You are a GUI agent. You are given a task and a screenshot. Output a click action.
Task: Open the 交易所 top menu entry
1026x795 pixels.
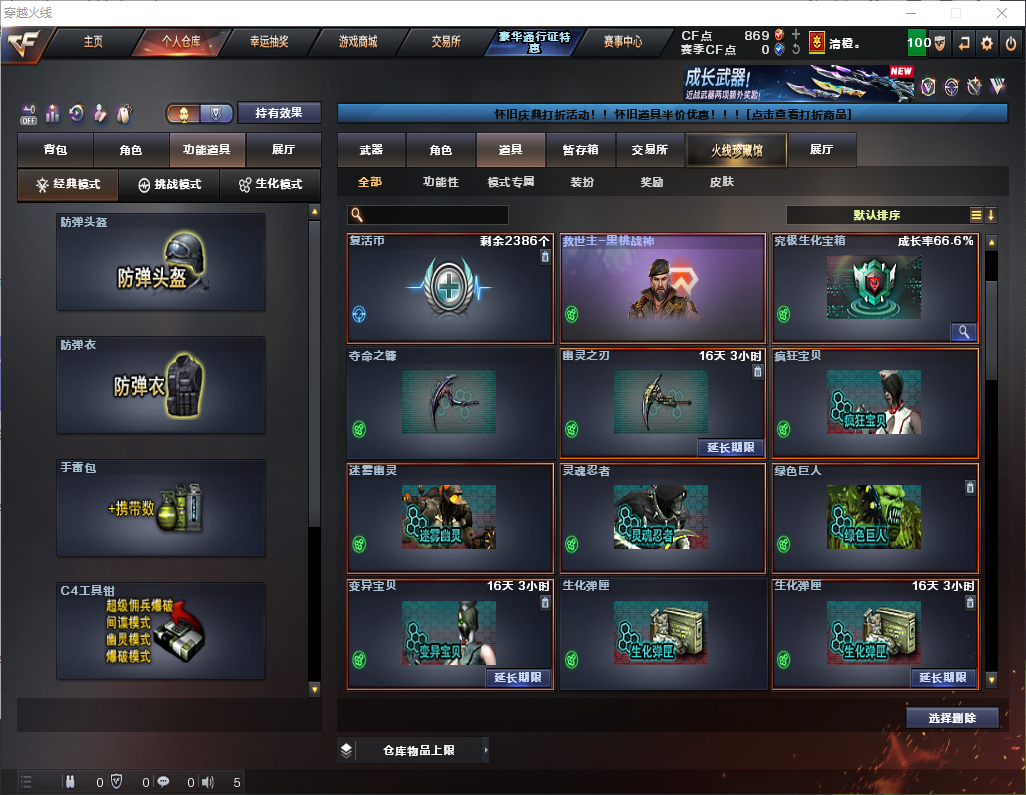[x=446, y=42]
